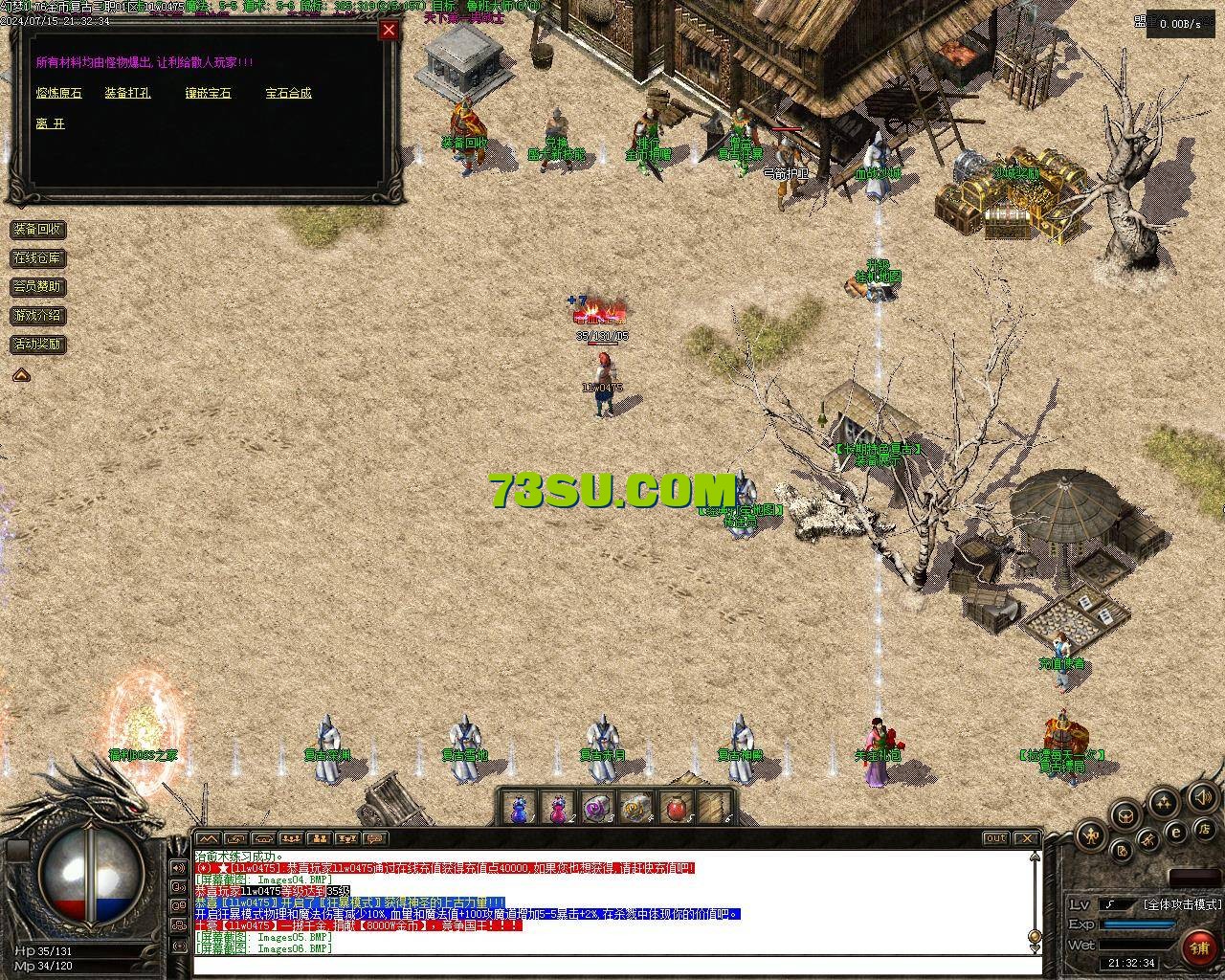Close the chat panel with its X

click(x=1025, y=838)
